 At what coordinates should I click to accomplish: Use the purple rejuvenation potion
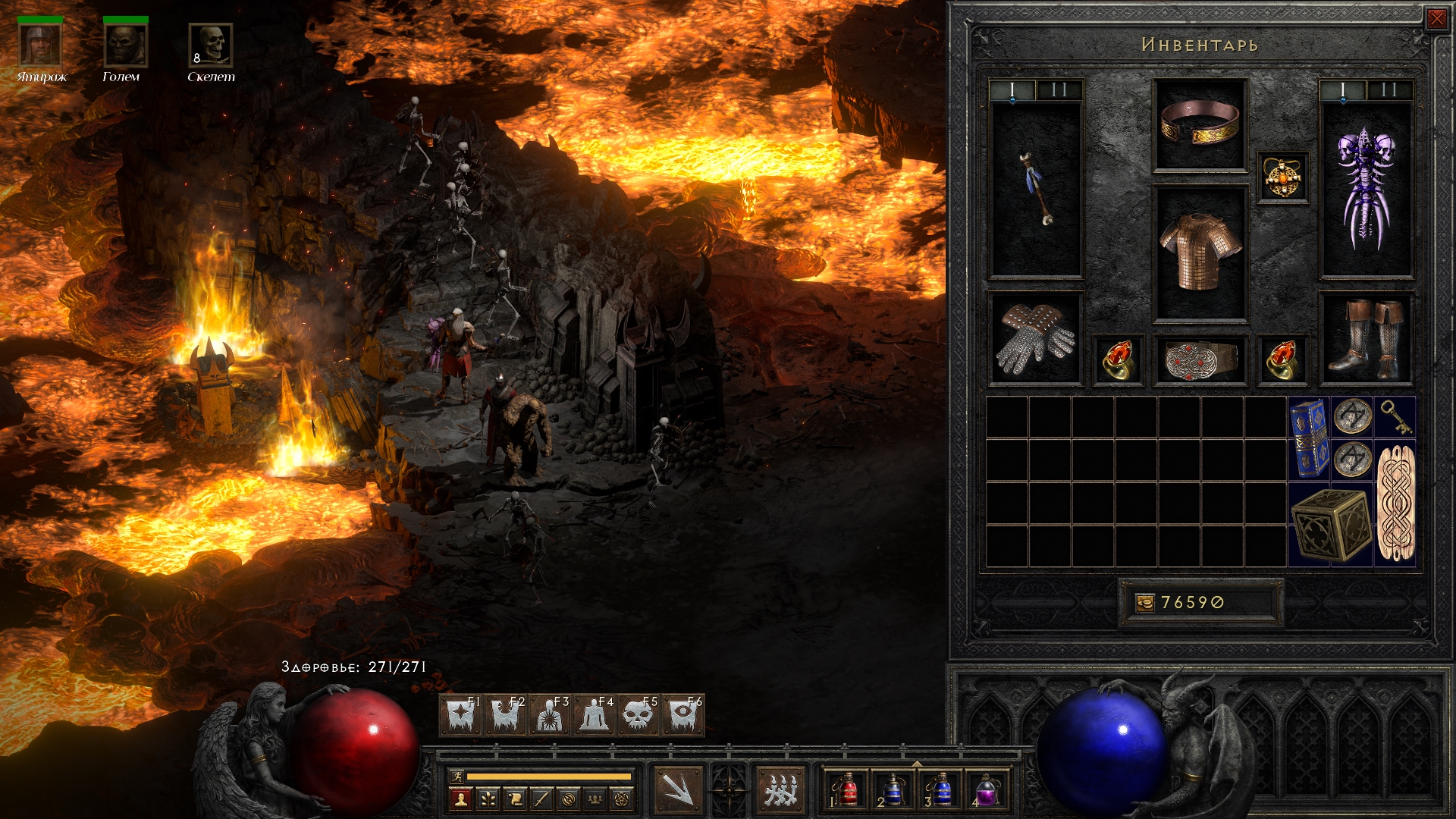985,789
